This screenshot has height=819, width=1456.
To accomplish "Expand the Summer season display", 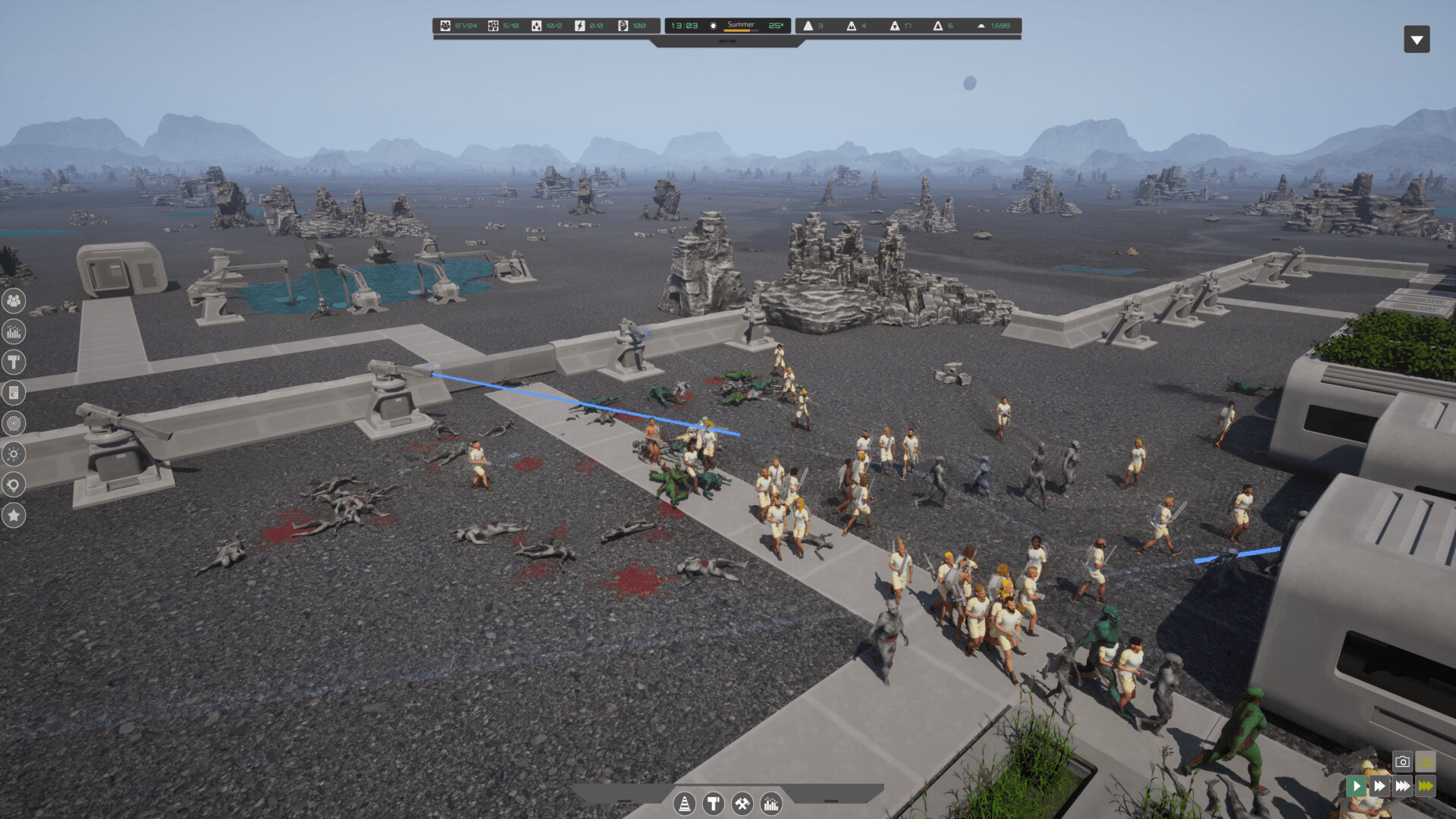I will pos(741,25).
